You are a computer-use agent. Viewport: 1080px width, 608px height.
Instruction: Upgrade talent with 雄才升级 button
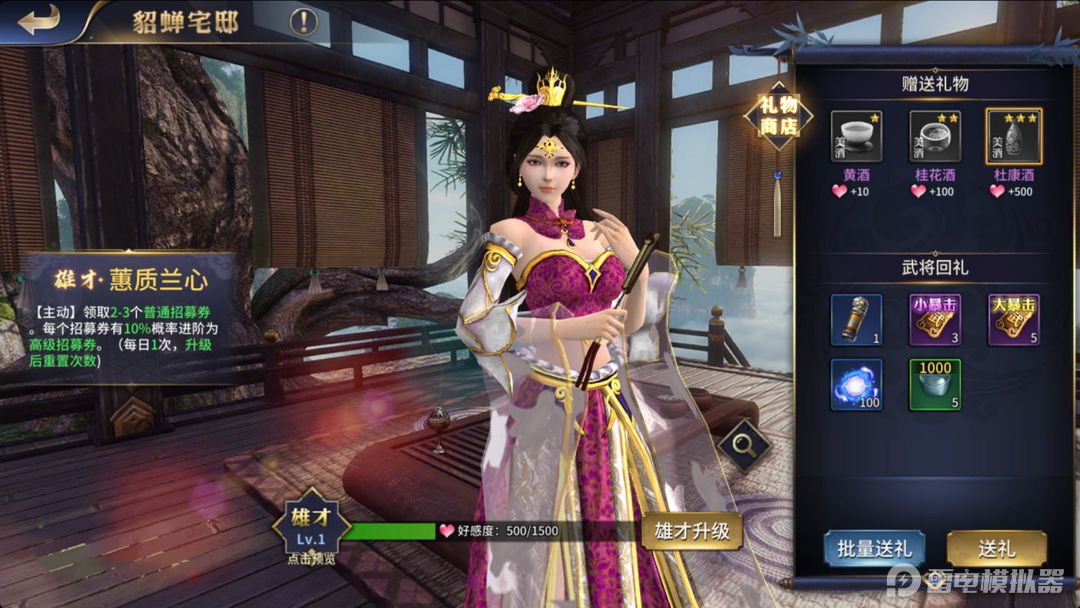point(692,531)
